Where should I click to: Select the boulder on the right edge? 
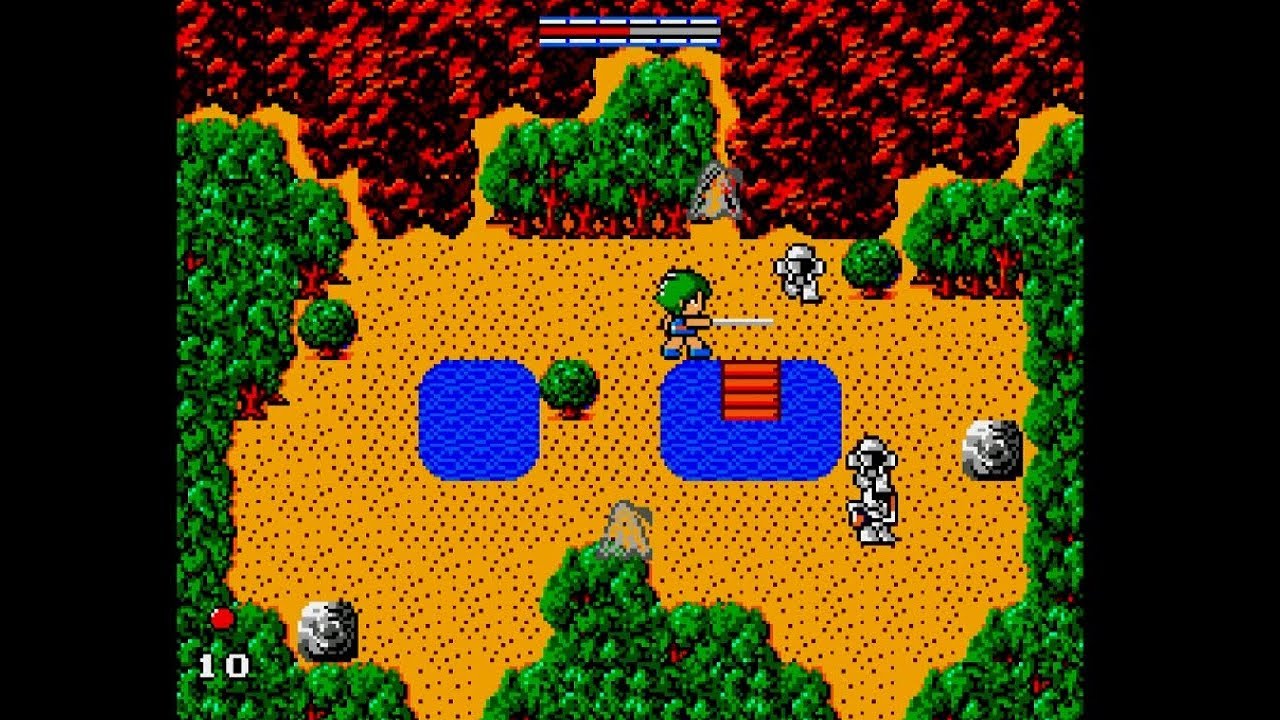pos(990,450)
